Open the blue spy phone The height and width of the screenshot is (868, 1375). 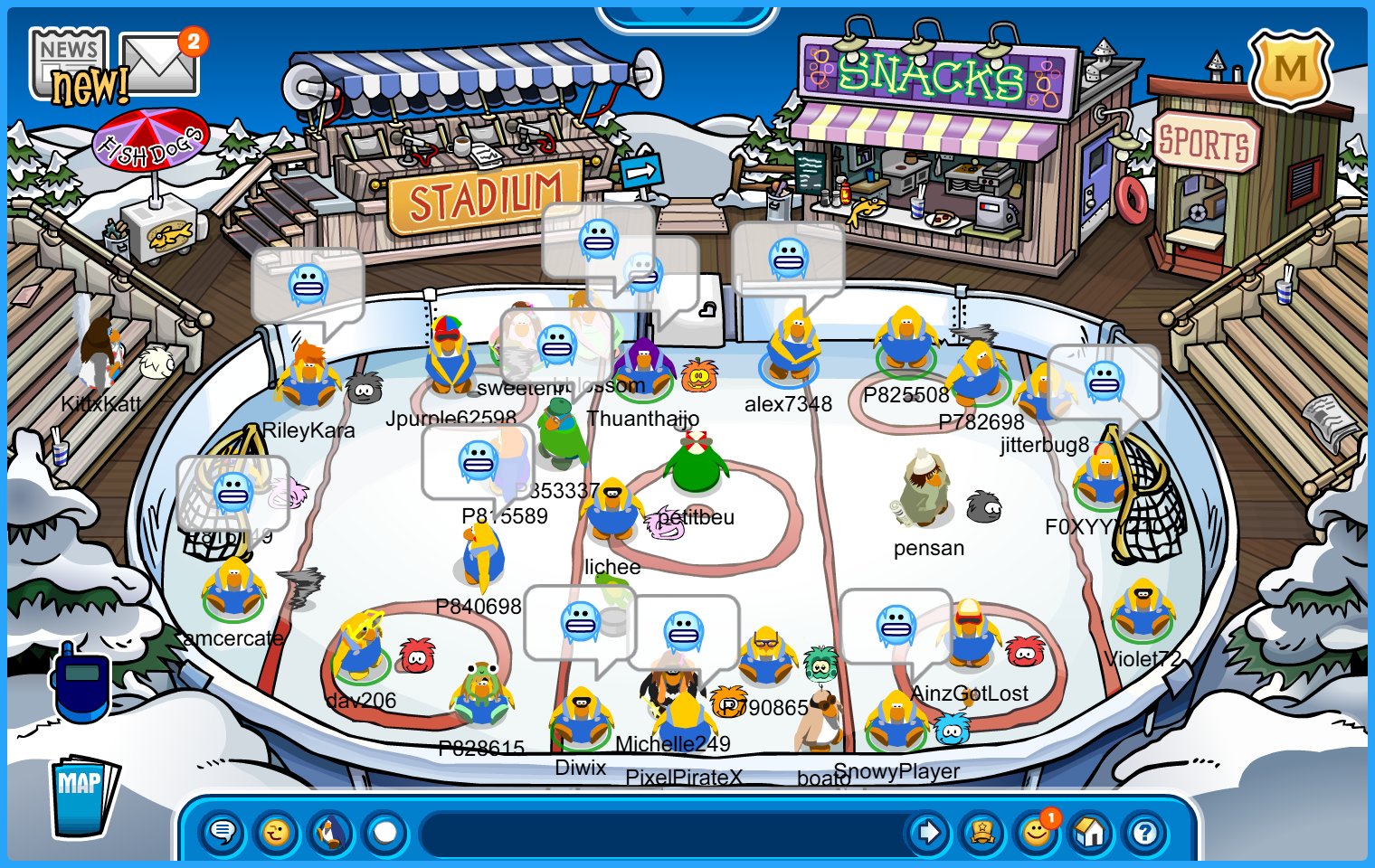pos(81,683)
